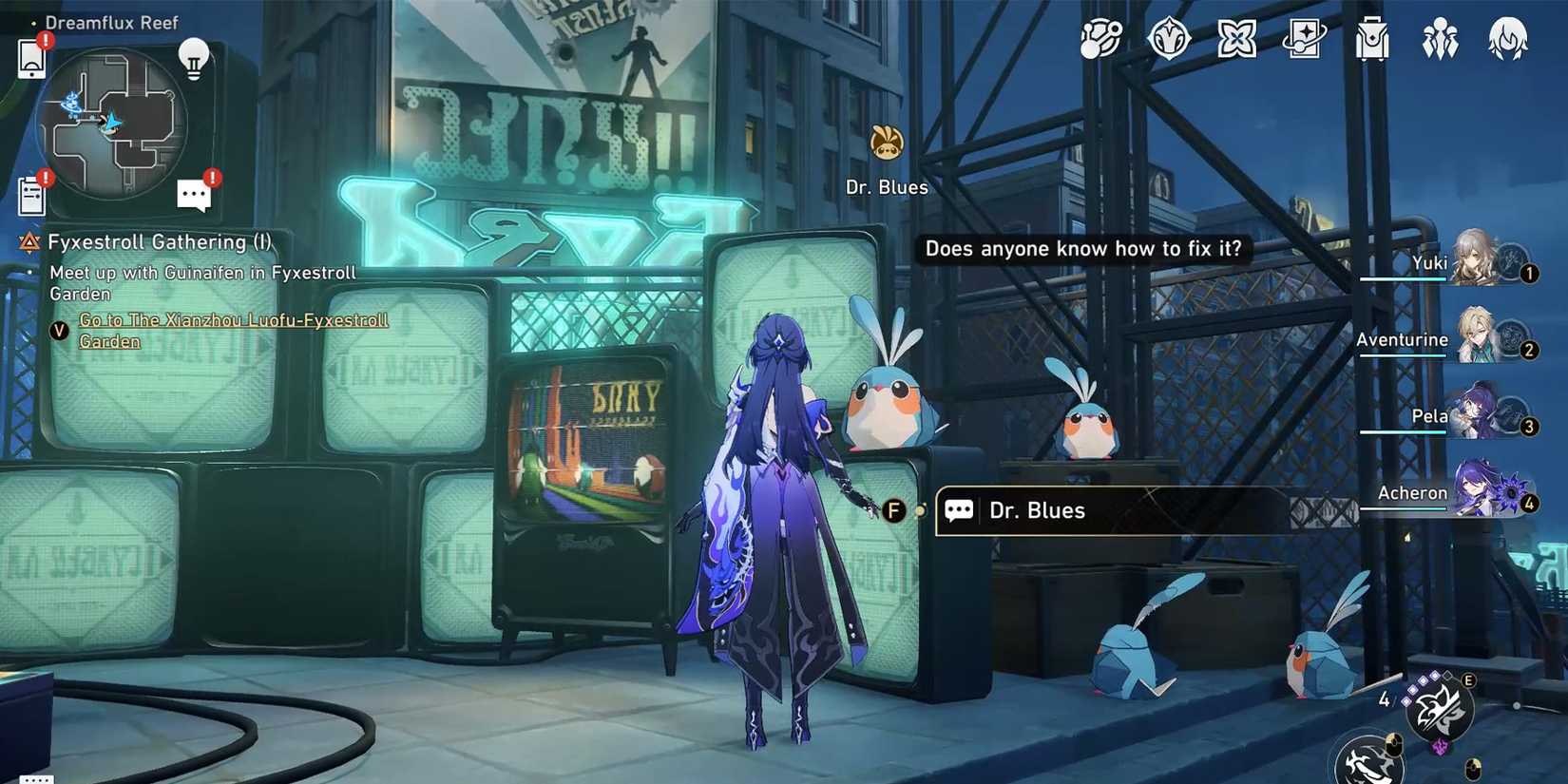Viewport: 1568px width, 784px height.
Task: Click the lightbulb hint icon near the minimap
Action: coord(195,59)
